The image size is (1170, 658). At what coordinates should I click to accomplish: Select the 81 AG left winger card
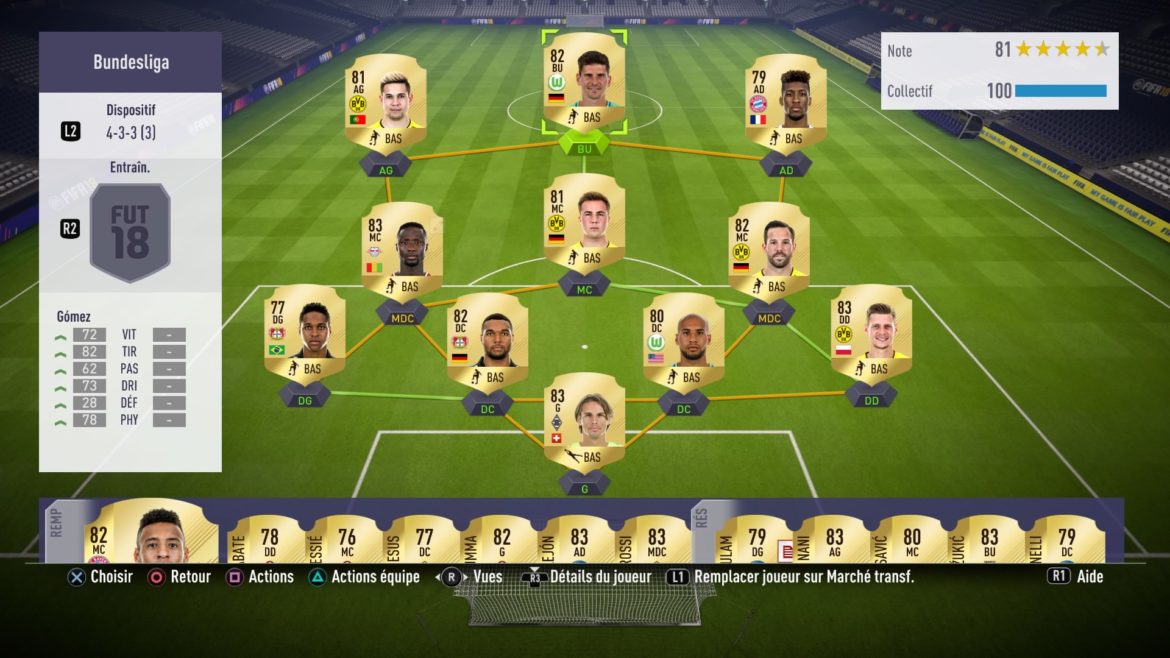tap(385, 103)
